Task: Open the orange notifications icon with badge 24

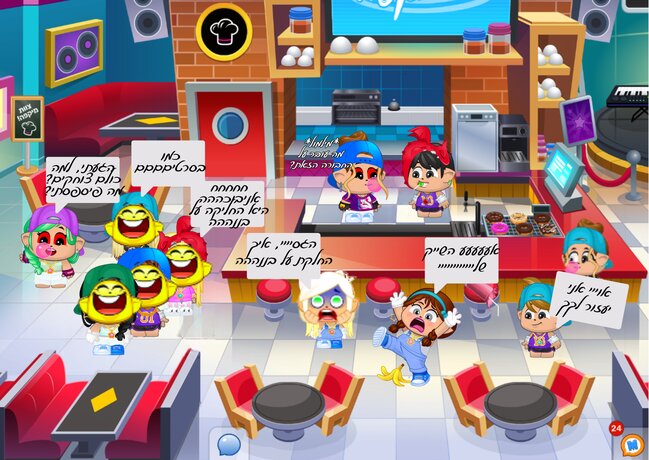Action: [x=630, y=442]
